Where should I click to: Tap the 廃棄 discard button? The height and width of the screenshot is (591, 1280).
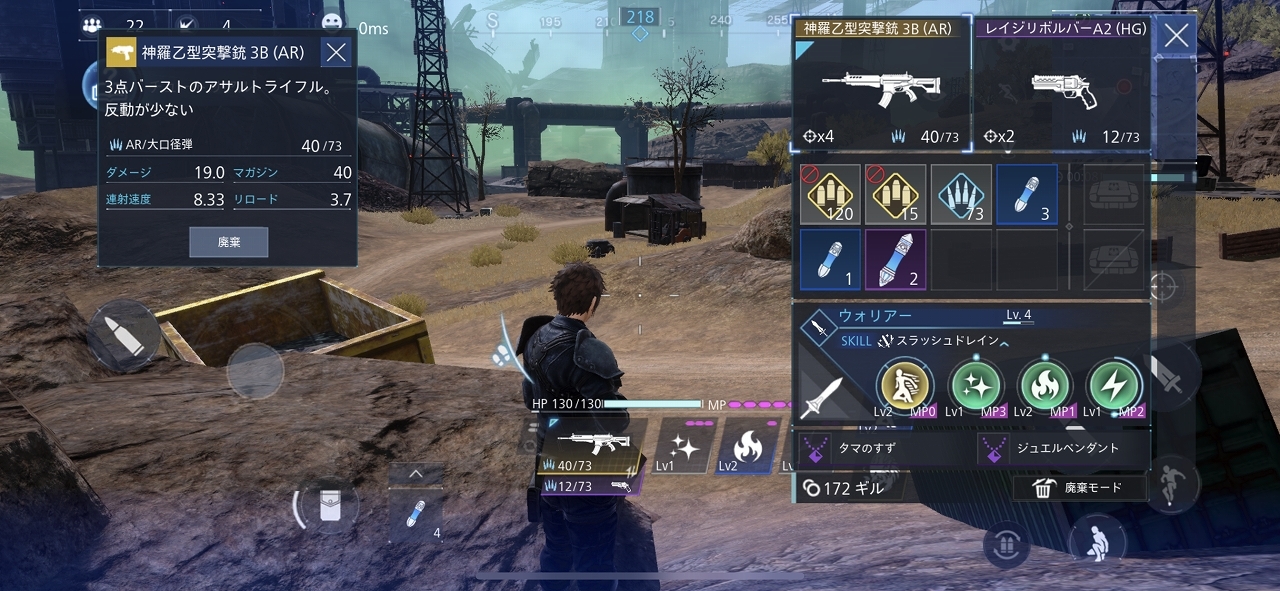[x=229, y=242]
